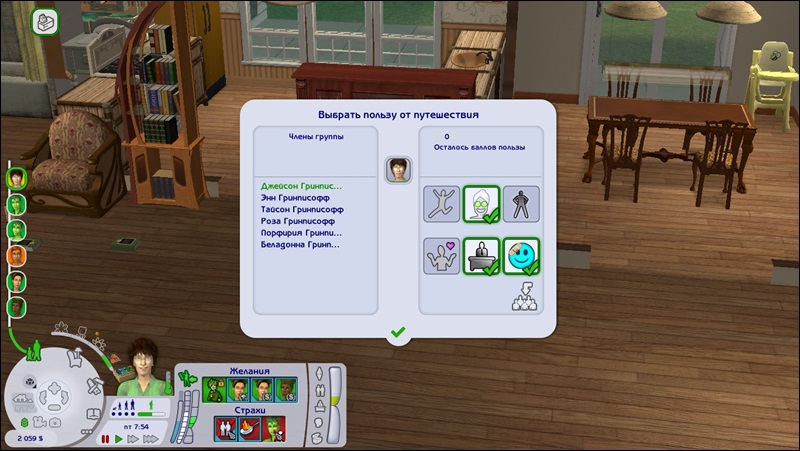The height and width of the screenshot is (451, 800).
Task: Select the standing figure benefit icon
Action: (x=520, y=203)
